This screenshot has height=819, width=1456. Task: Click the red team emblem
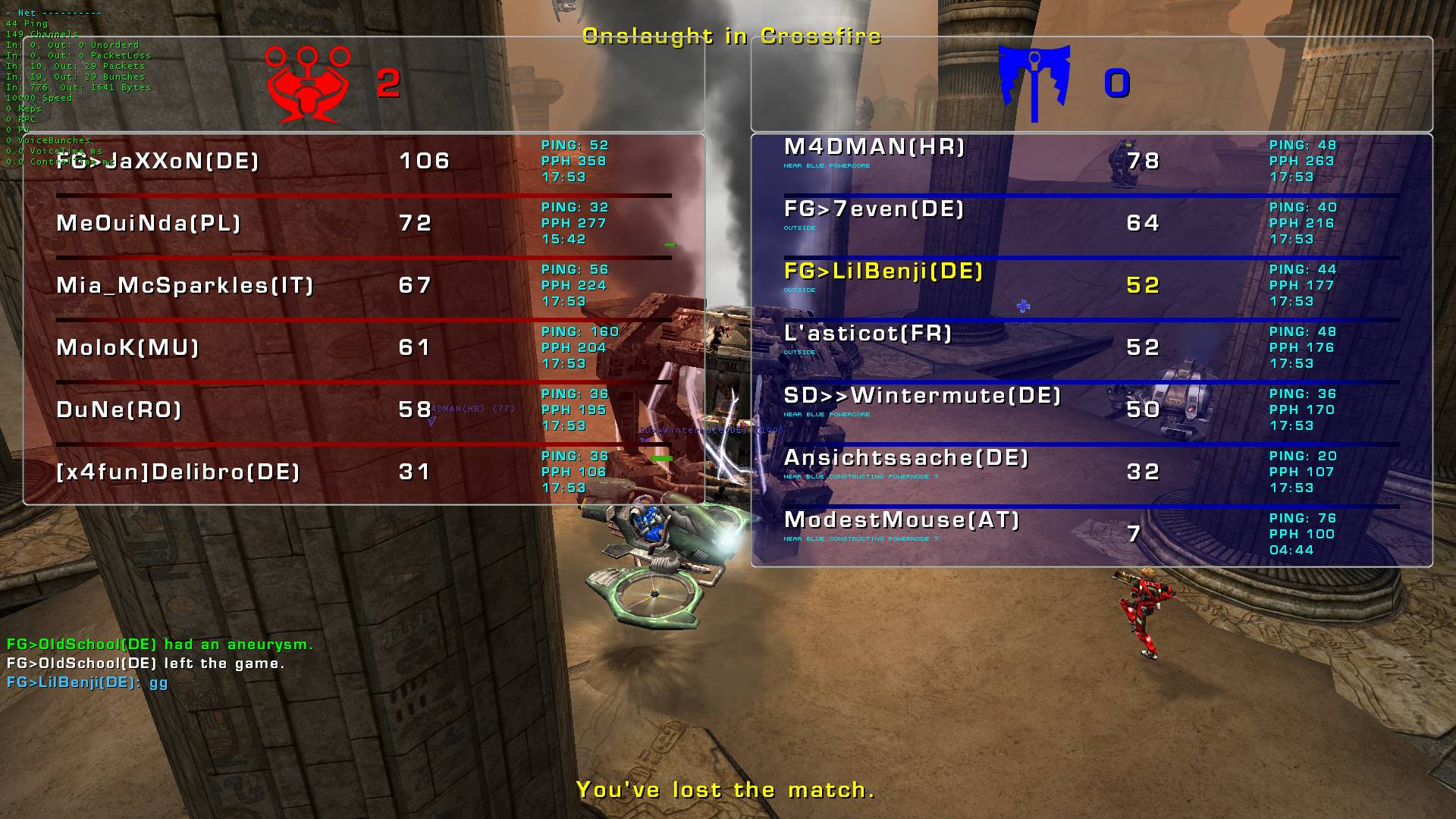[308, 84]
